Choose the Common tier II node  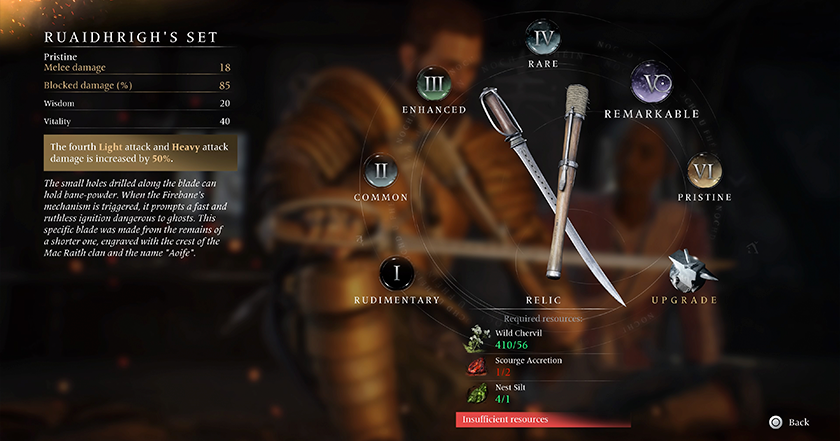pyautogui.click(x=380, y=172)
